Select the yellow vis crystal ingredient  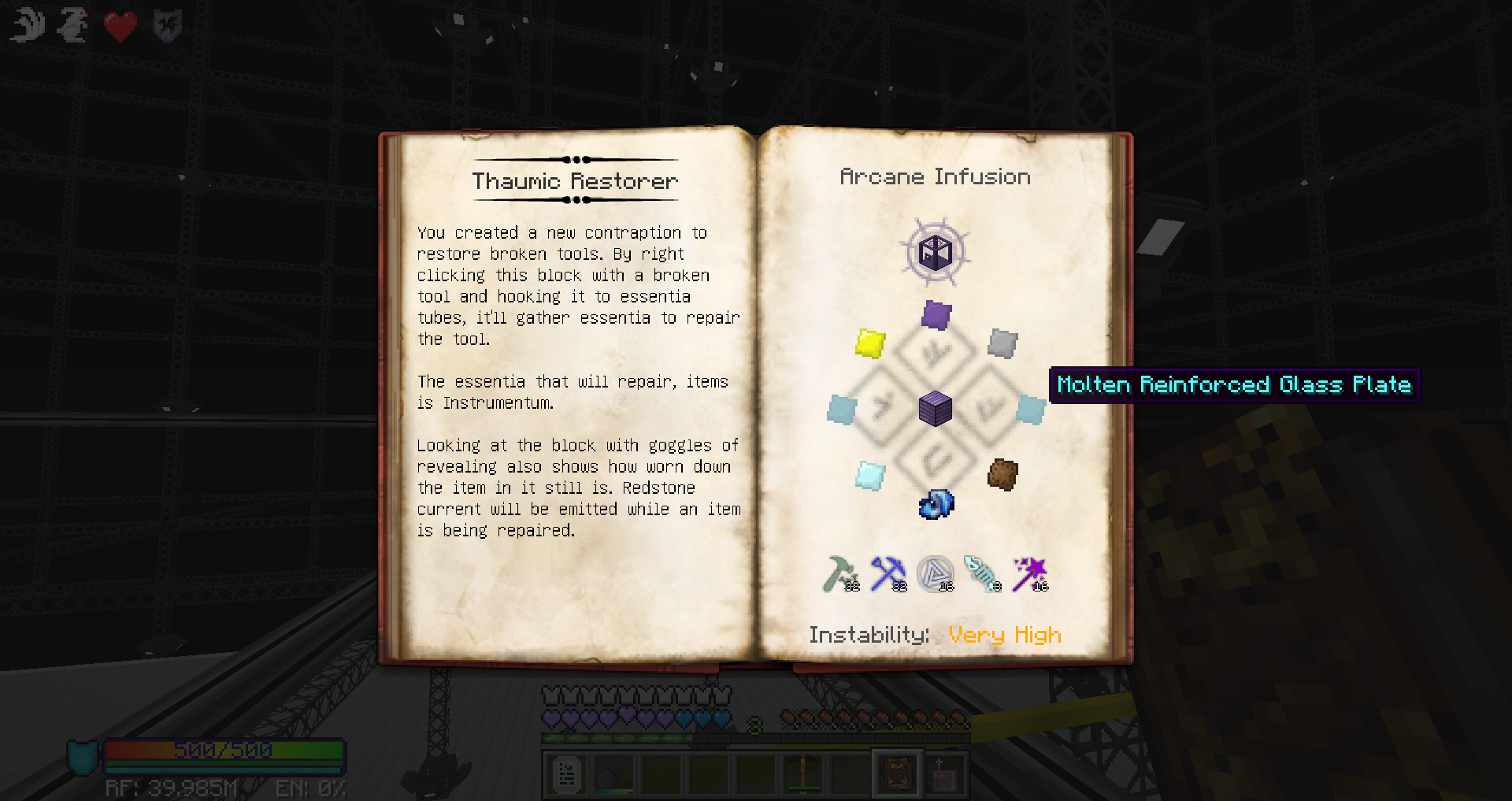(870, 345)
